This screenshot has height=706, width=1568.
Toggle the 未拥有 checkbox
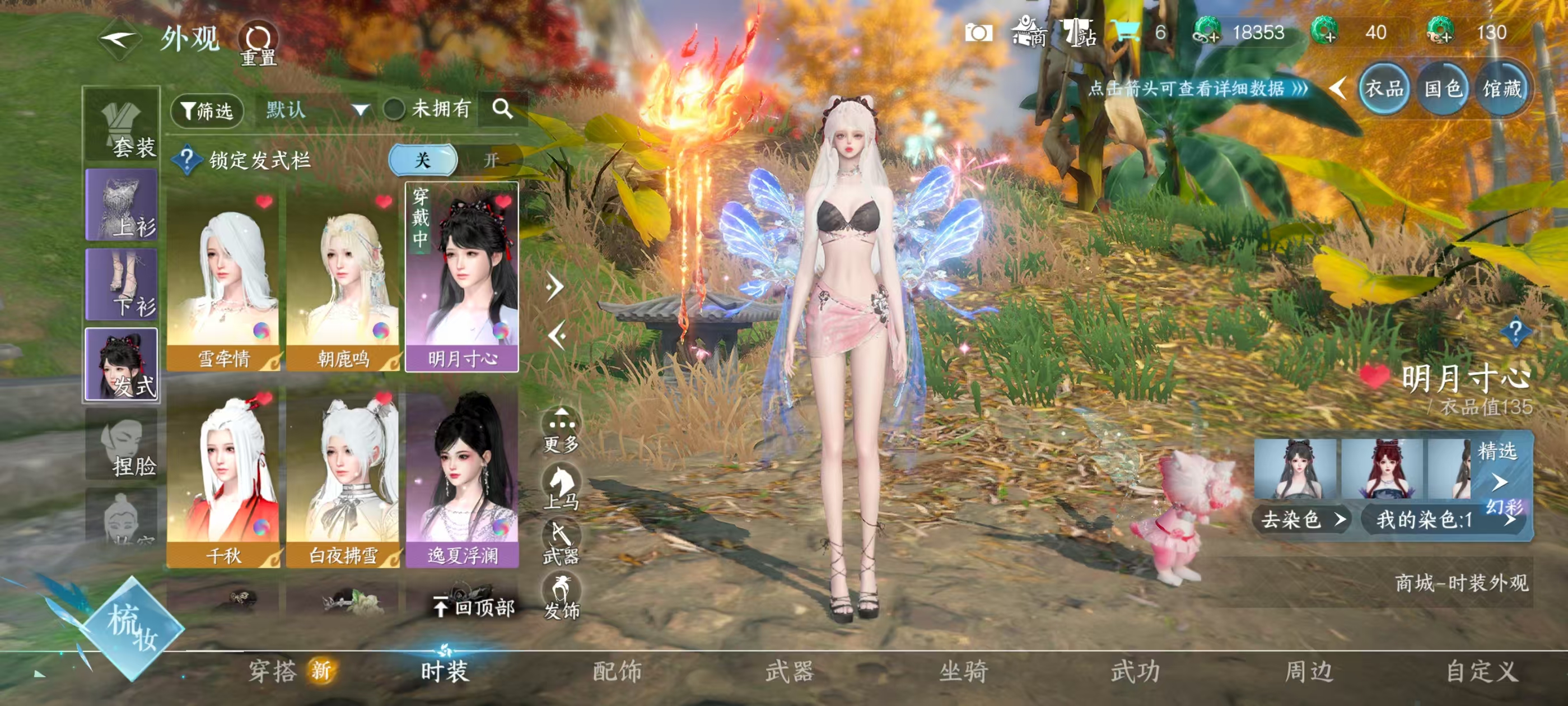point(394,110)
